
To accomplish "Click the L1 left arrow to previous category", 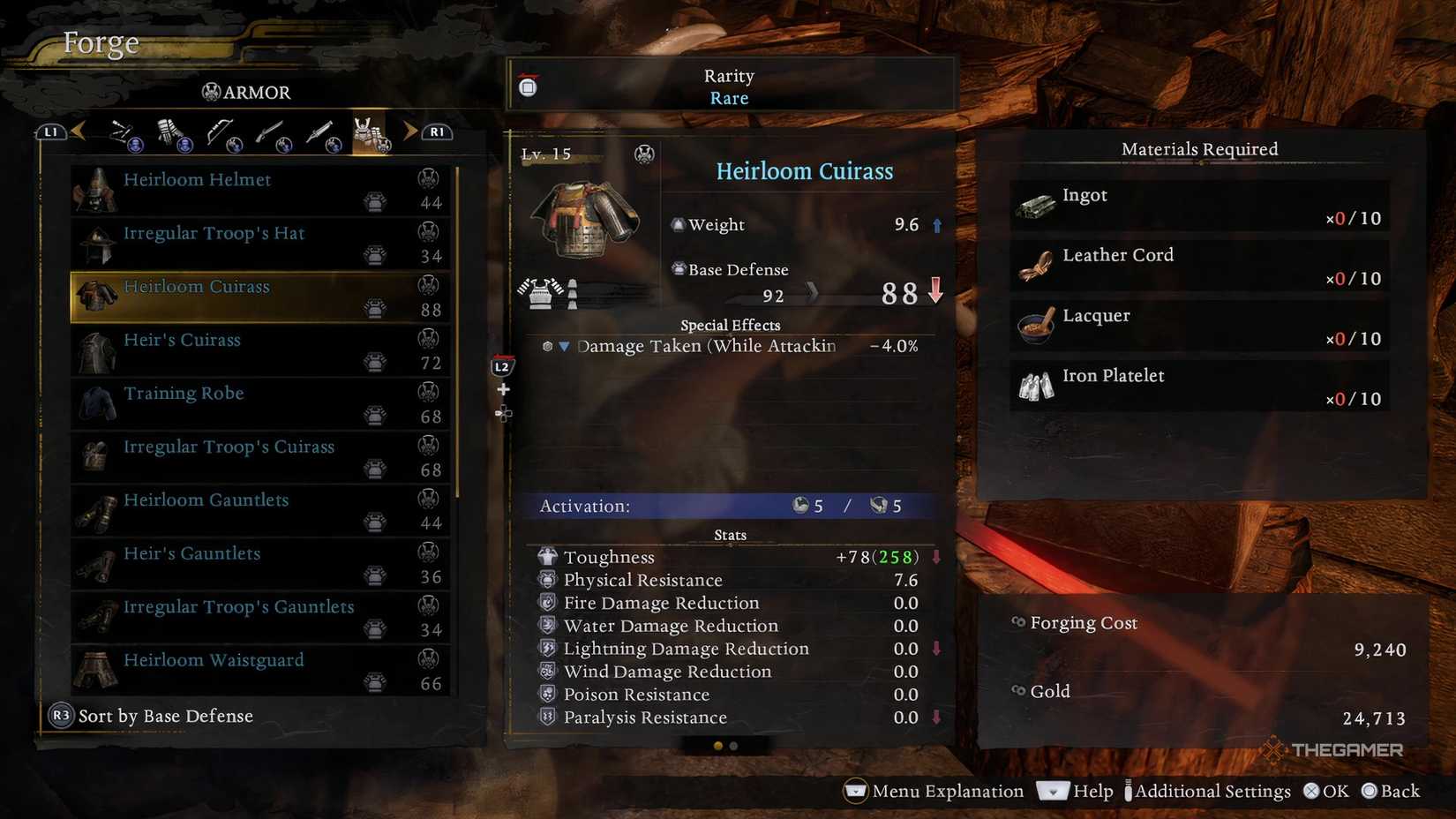I will (78, 131).
